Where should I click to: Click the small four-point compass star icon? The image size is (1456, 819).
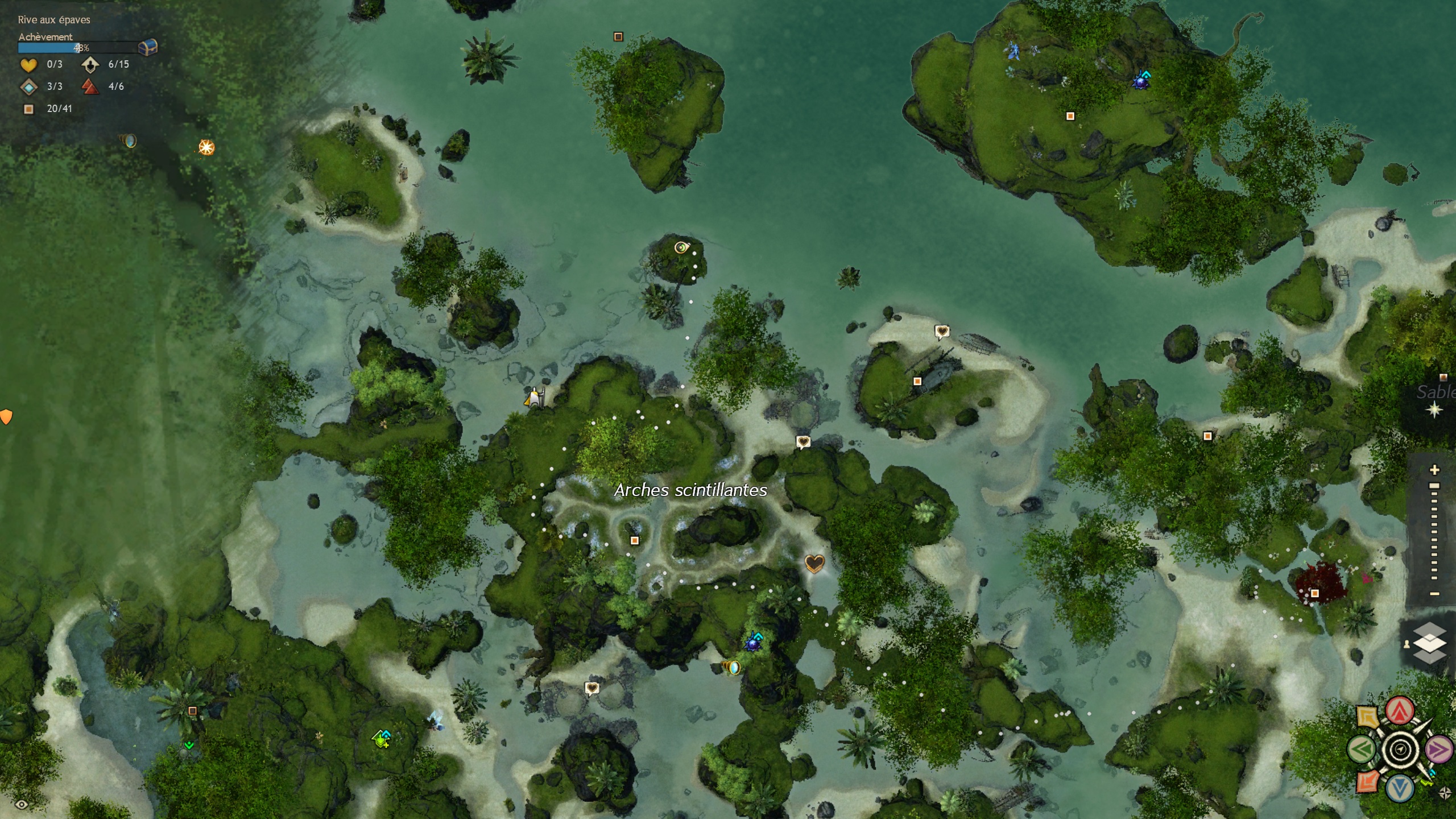click(1445, 793)
